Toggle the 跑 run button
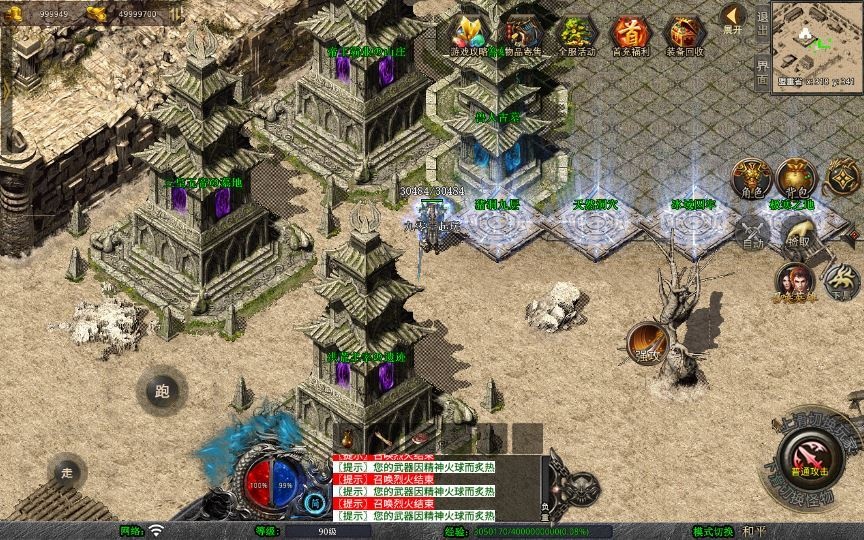Screen dimensions: 864x540 [x=162, y=391]
